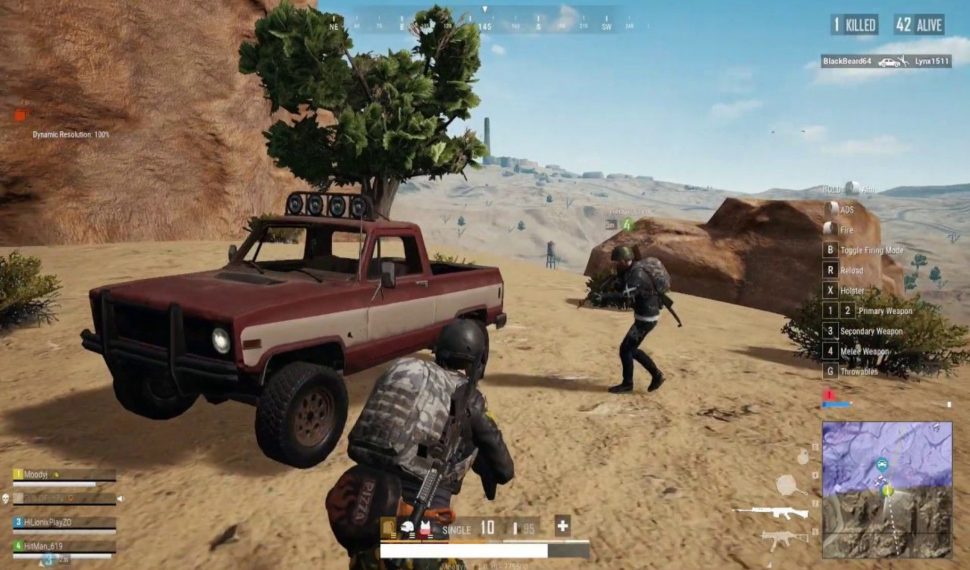The width and height of the screenshot is (970, 570).
Task: Select the vest equipment icon
Action: click(x=424, y=528)
